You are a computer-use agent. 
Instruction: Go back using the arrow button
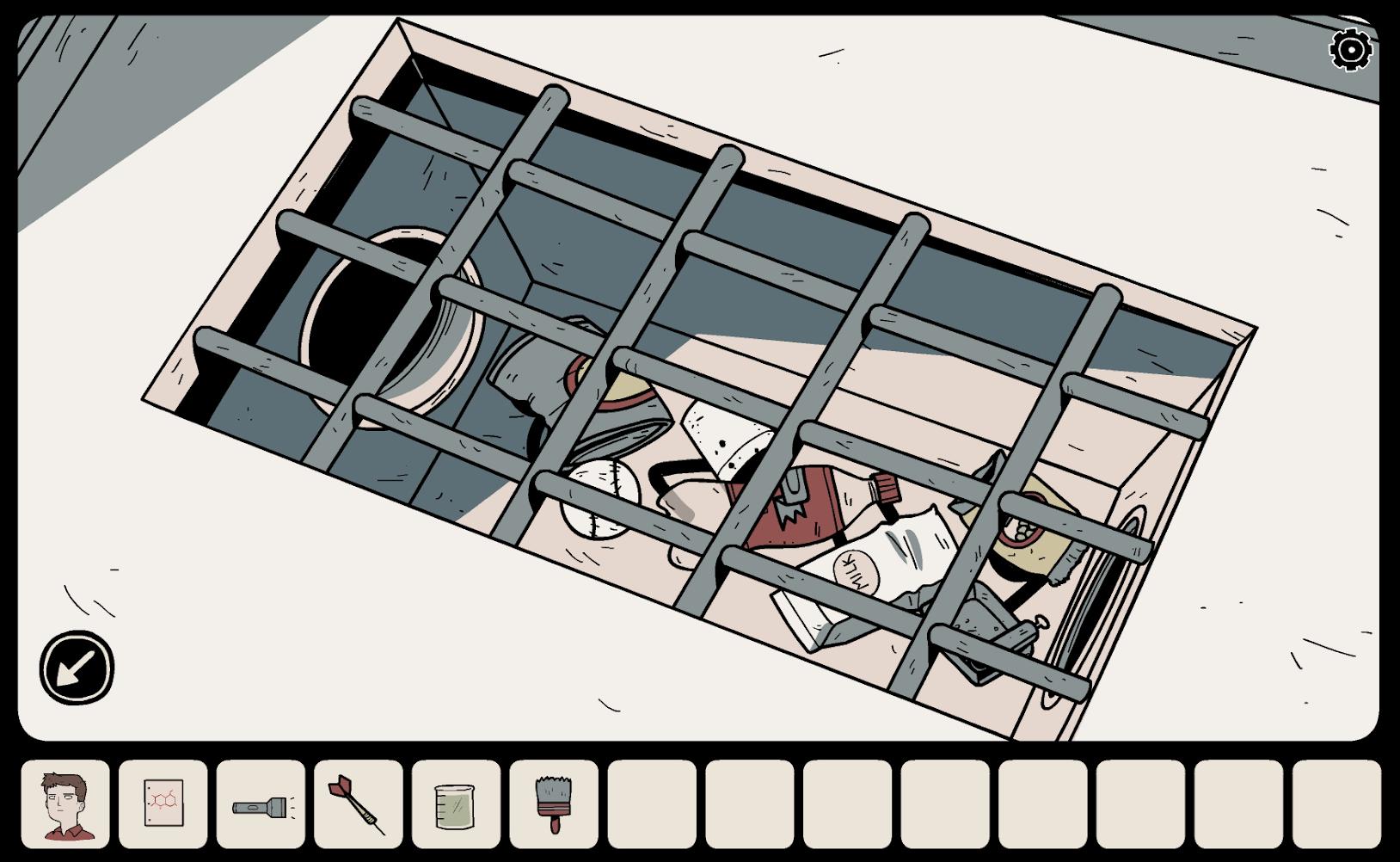tap(77, 667)
